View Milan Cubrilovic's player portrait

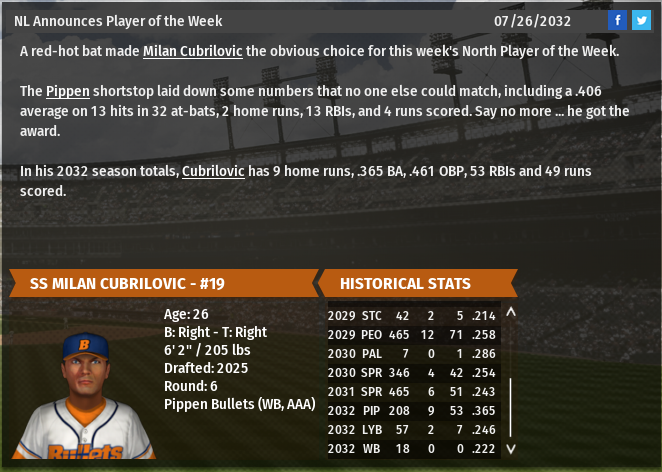coord(84,391)
